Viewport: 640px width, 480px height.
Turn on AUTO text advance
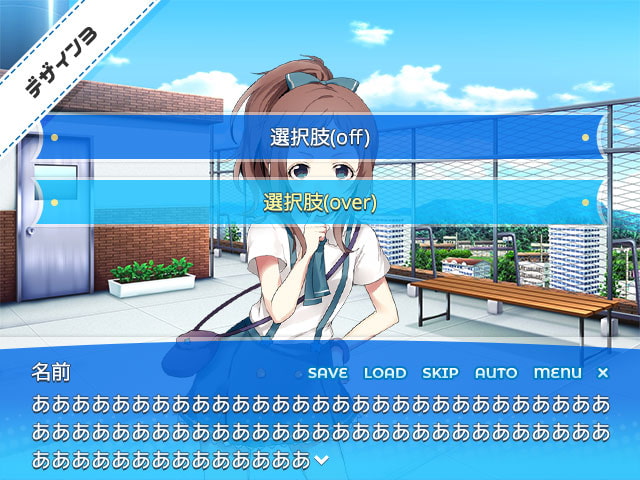coord(496,373)
